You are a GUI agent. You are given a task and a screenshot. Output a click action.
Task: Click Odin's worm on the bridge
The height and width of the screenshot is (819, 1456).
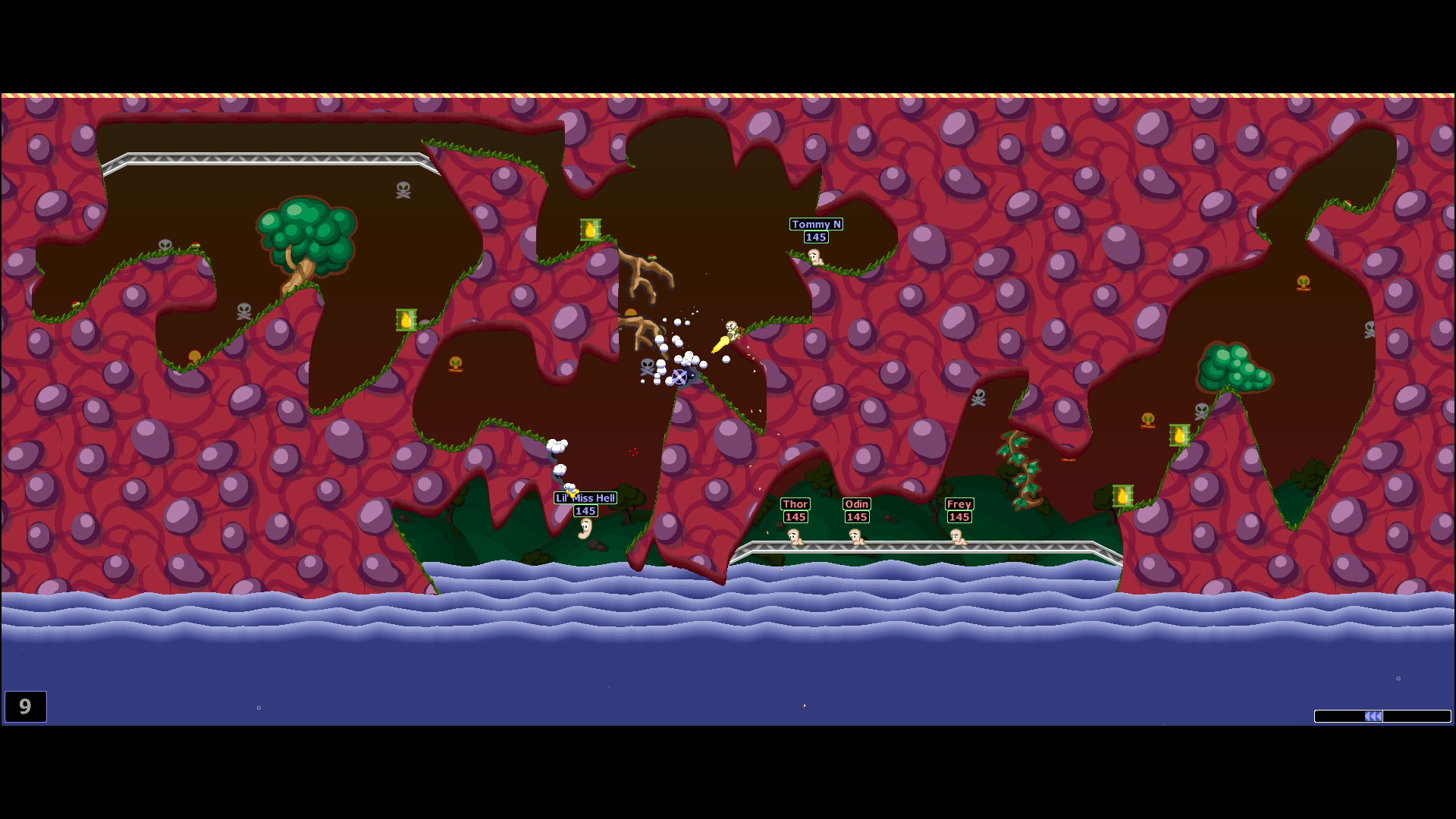(855, 537)
